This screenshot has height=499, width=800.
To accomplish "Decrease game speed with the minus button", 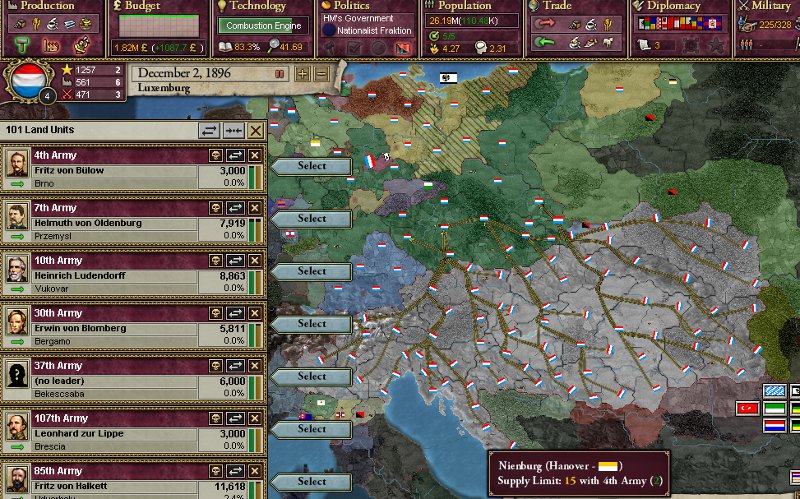I will coord(320,74).
